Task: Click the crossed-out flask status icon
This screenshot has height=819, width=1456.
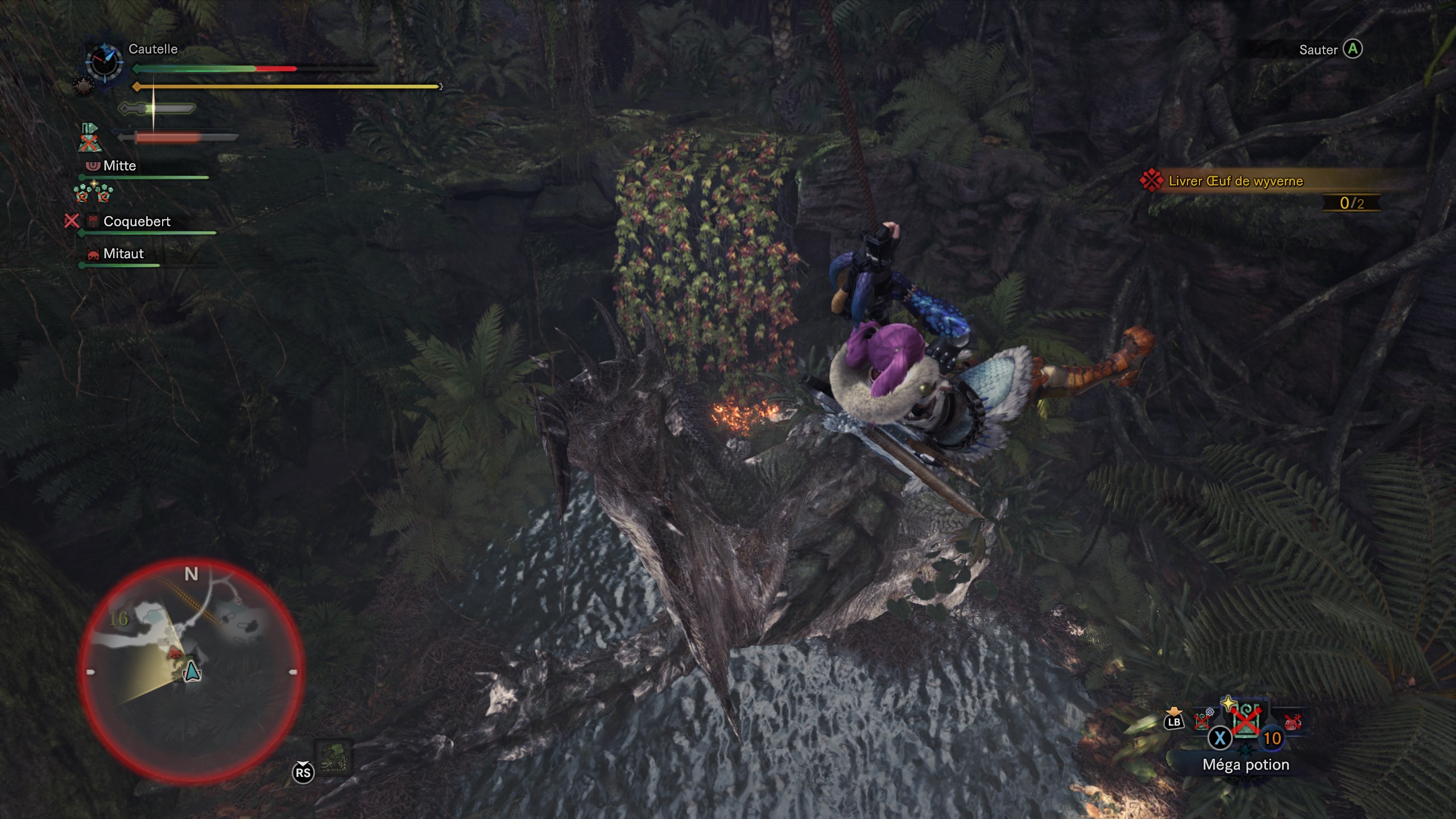Action: [x=88, y=138]
